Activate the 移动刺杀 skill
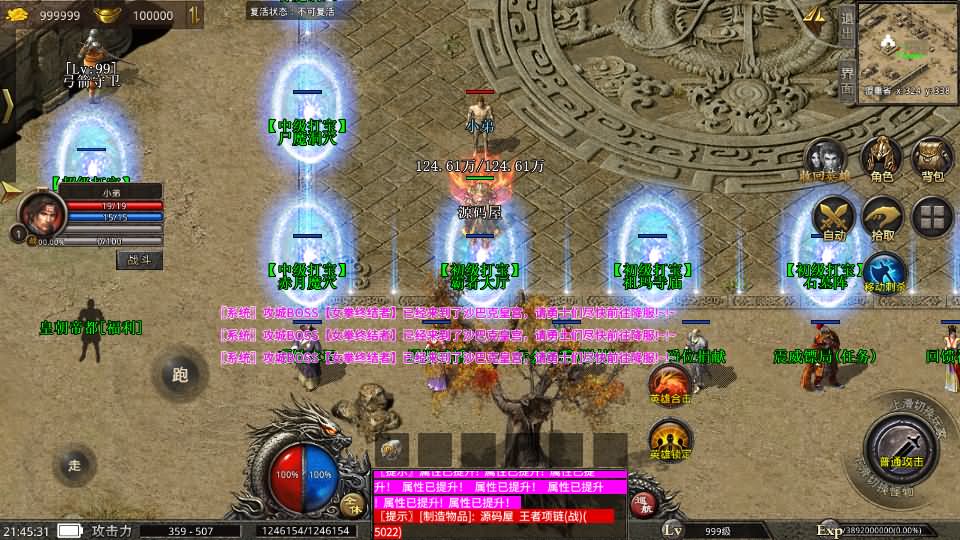 click(x=884, y=272)
